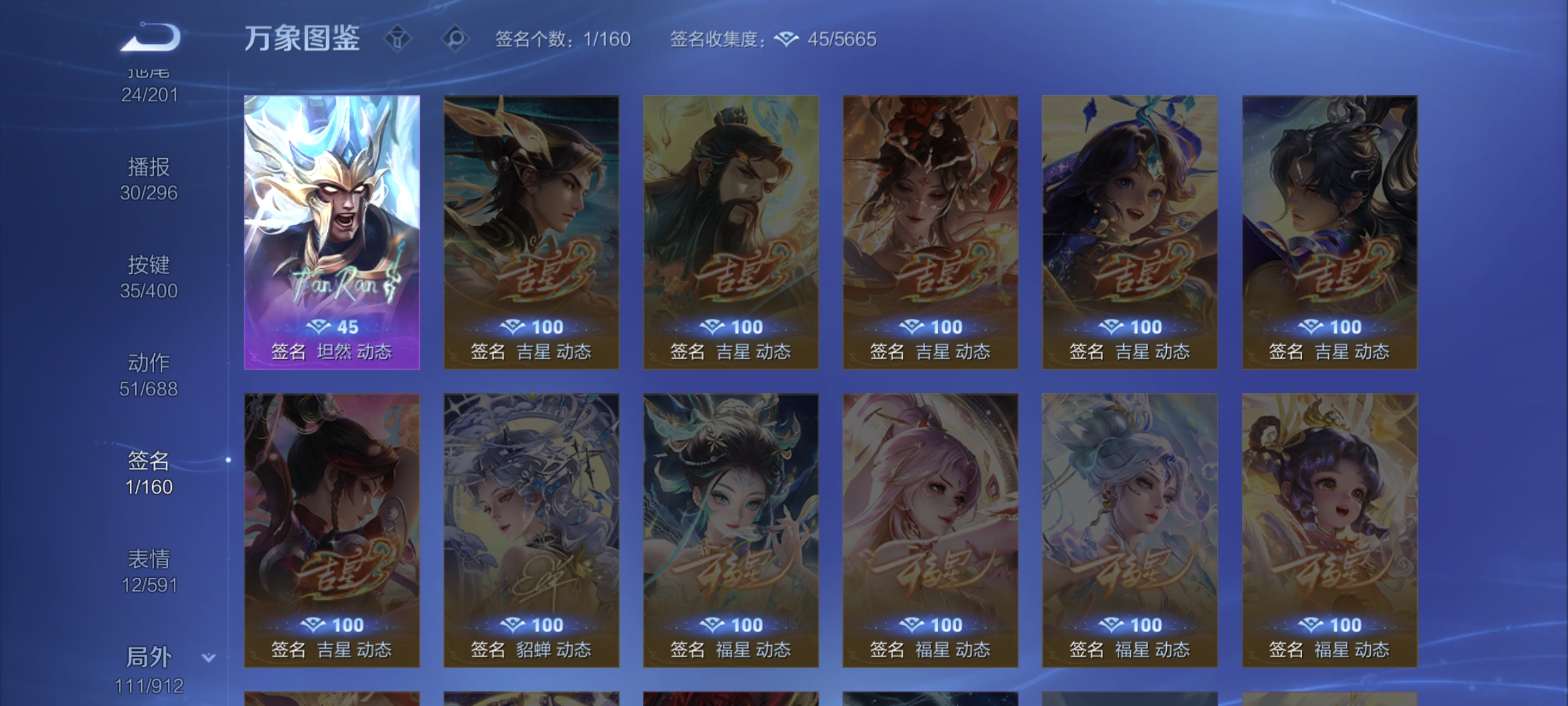Open the 播报 category panel

coord(148,167)
